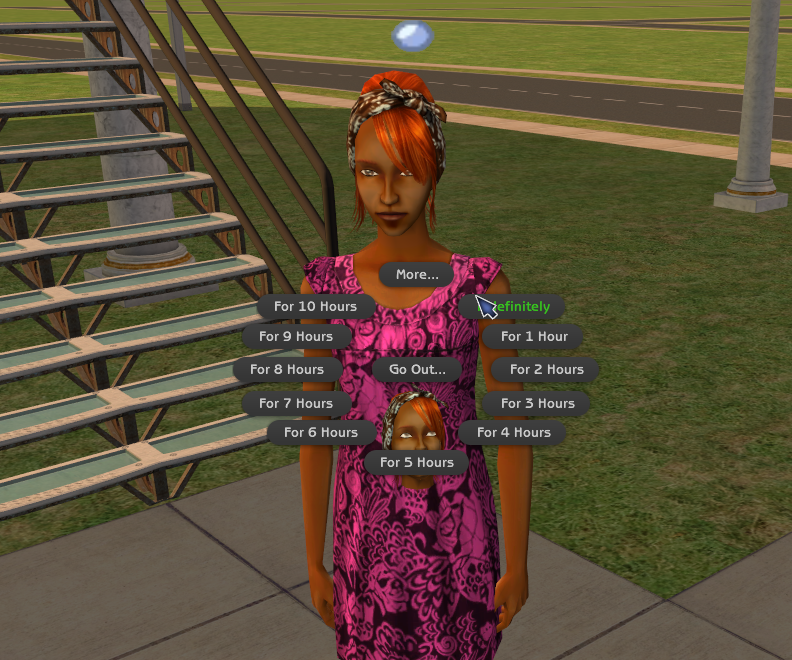Select "For 9 Hours" option
The image size is (792, 660).
click(296, 337)
